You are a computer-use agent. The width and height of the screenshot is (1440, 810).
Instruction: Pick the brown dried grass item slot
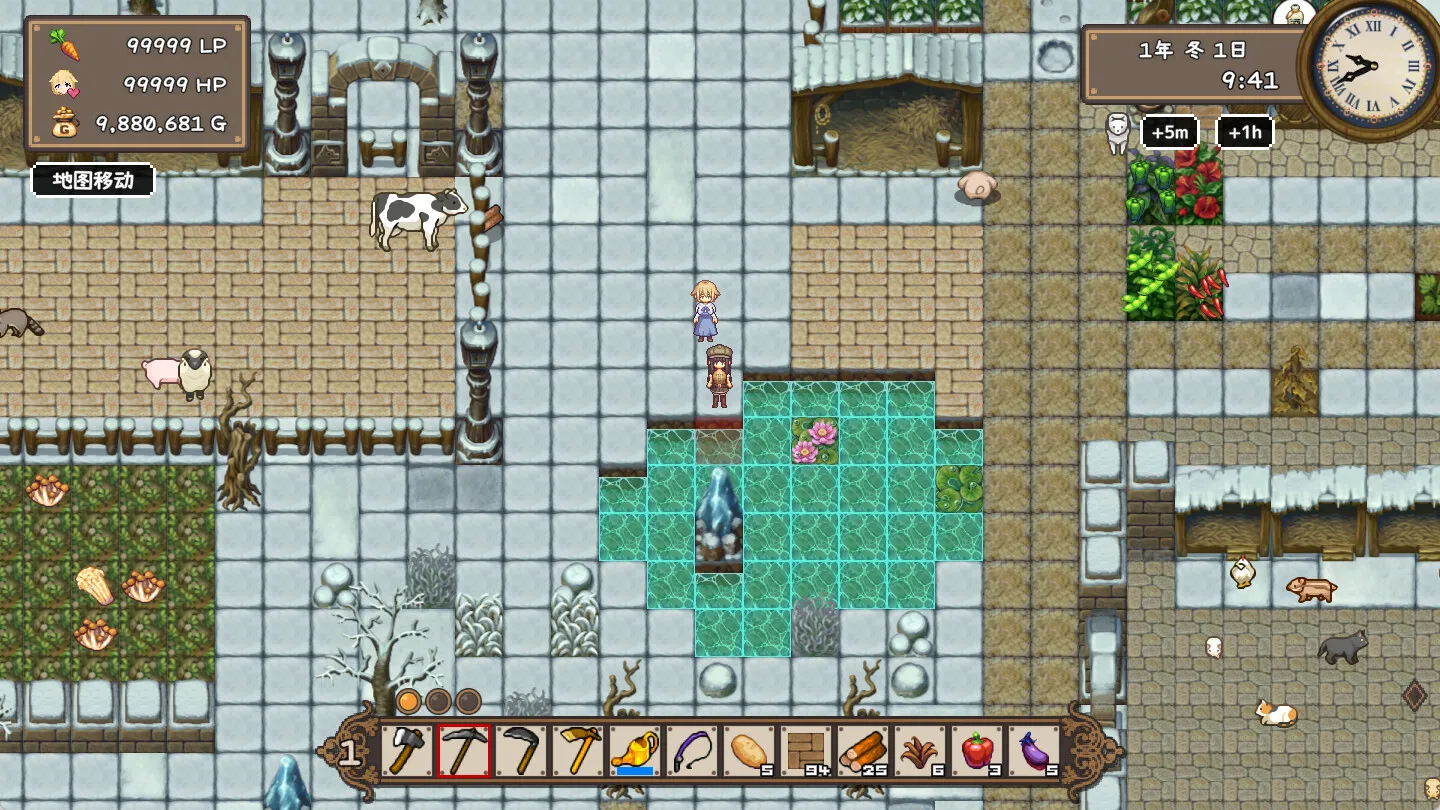[x=920, y=750]
